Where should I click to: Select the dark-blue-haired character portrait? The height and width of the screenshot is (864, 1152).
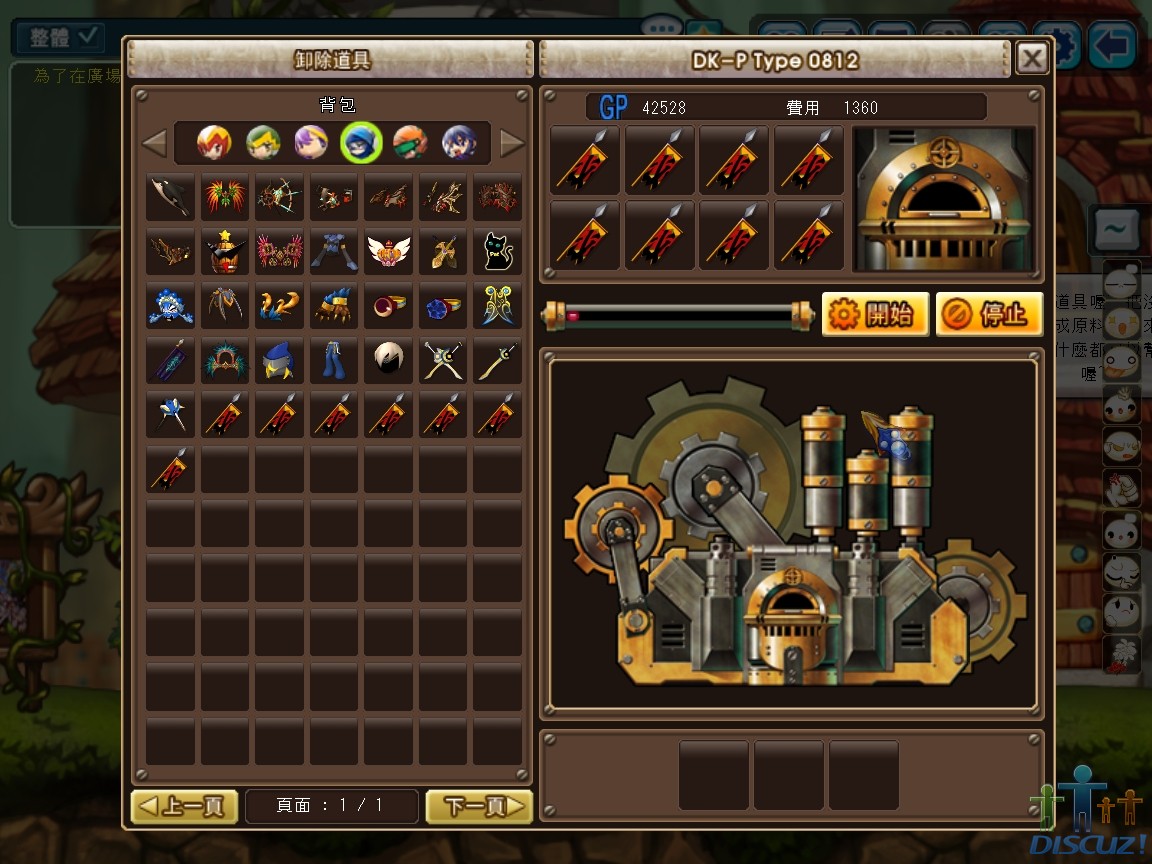pyautogui.click(x=459, y=143)
